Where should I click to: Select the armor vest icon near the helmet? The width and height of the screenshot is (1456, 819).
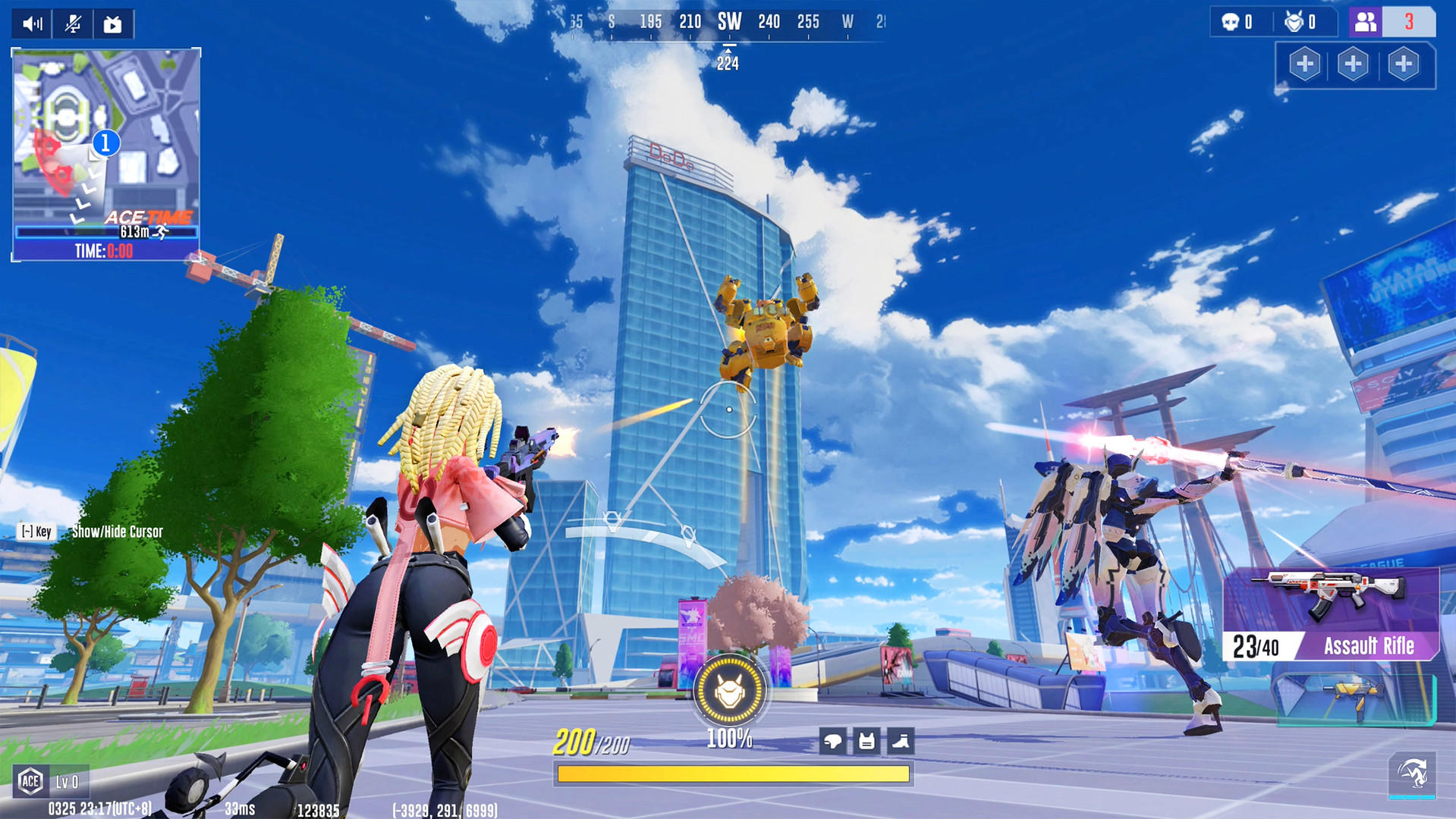pos(867,742)
